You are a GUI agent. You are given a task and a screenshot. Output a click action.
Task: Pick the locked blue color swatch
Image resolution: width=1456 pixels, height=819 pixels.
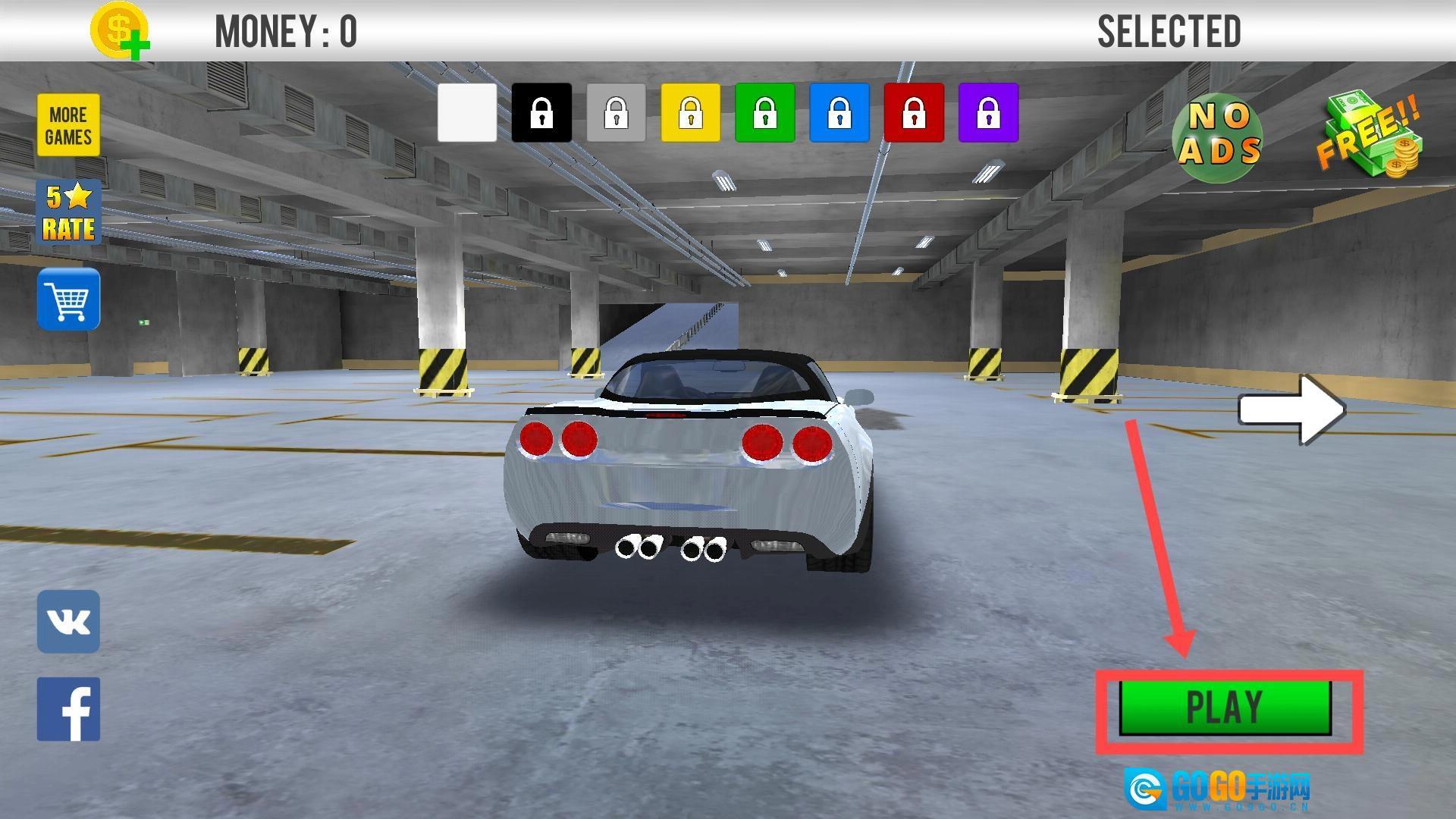(839, 113)
